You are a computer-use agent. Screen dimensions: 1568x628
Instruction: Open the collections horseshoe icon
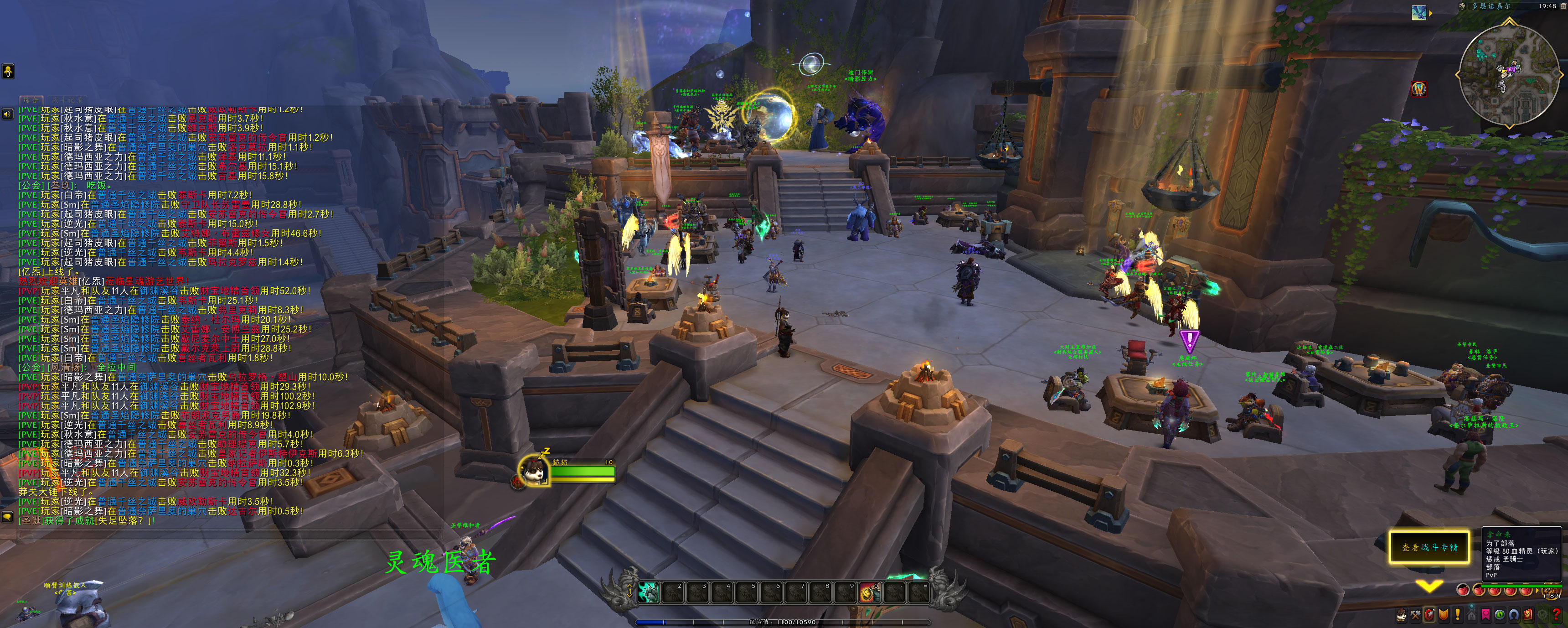tap(1514, 615)
